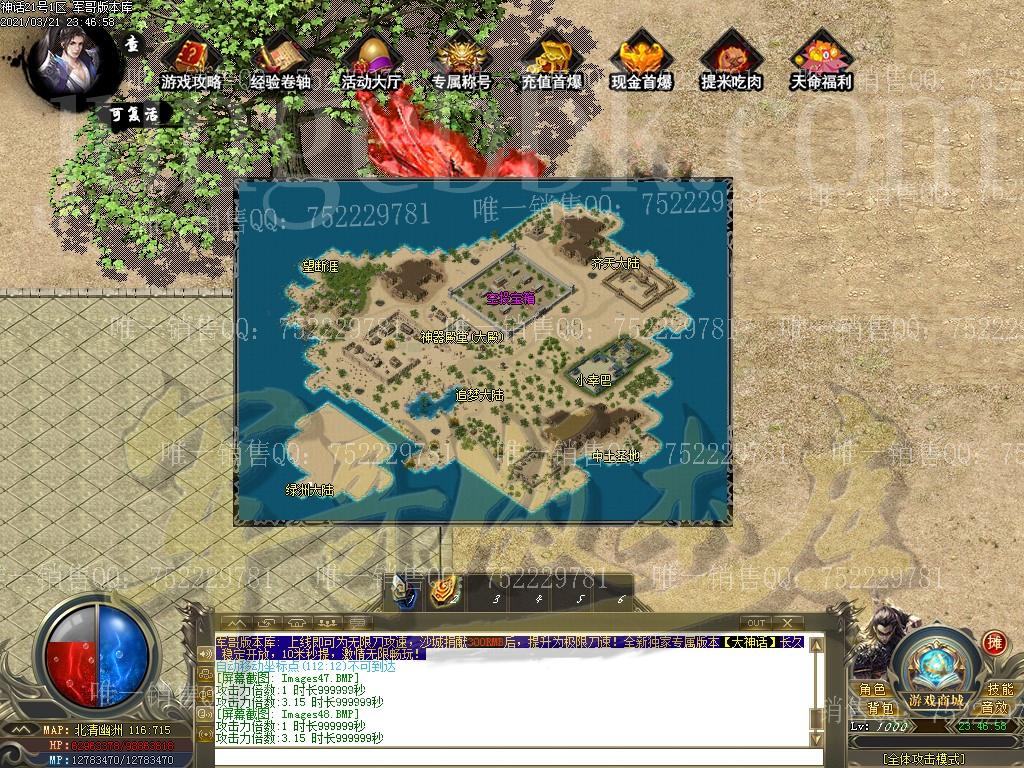Open the 现金首爆 cash bonus icon
The width and height of the screenshot is (1024, 768).
[641, 60]
